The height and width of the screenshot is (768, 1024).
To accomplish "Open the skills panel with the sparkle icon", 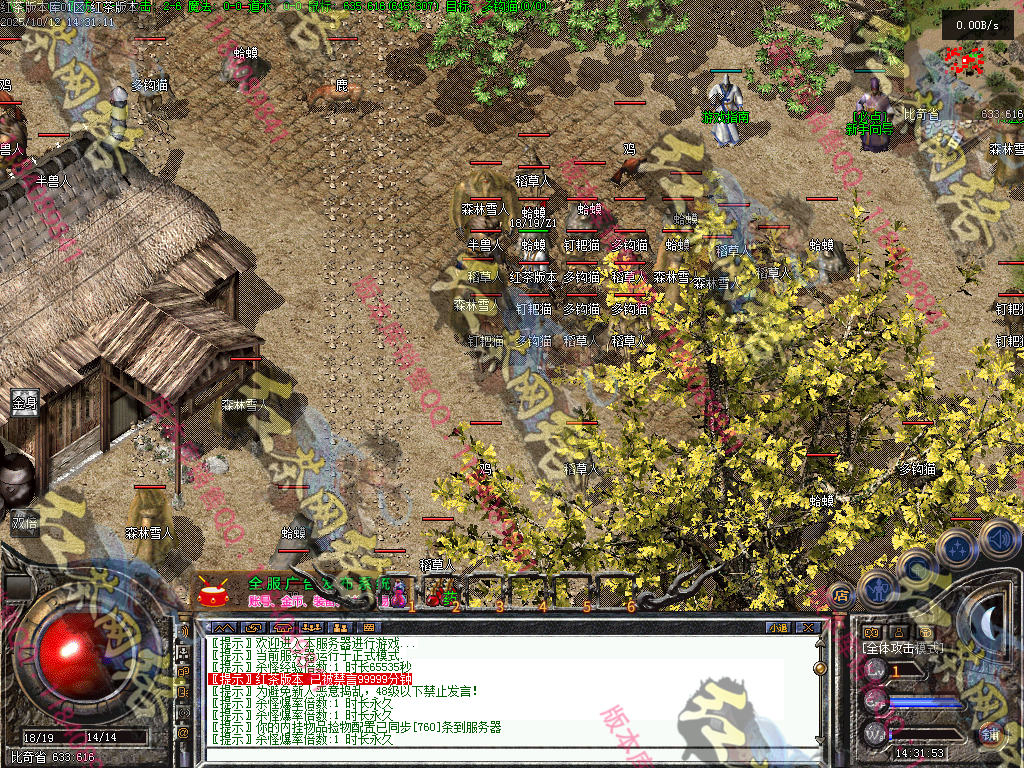I will click(x=958, y=549).
